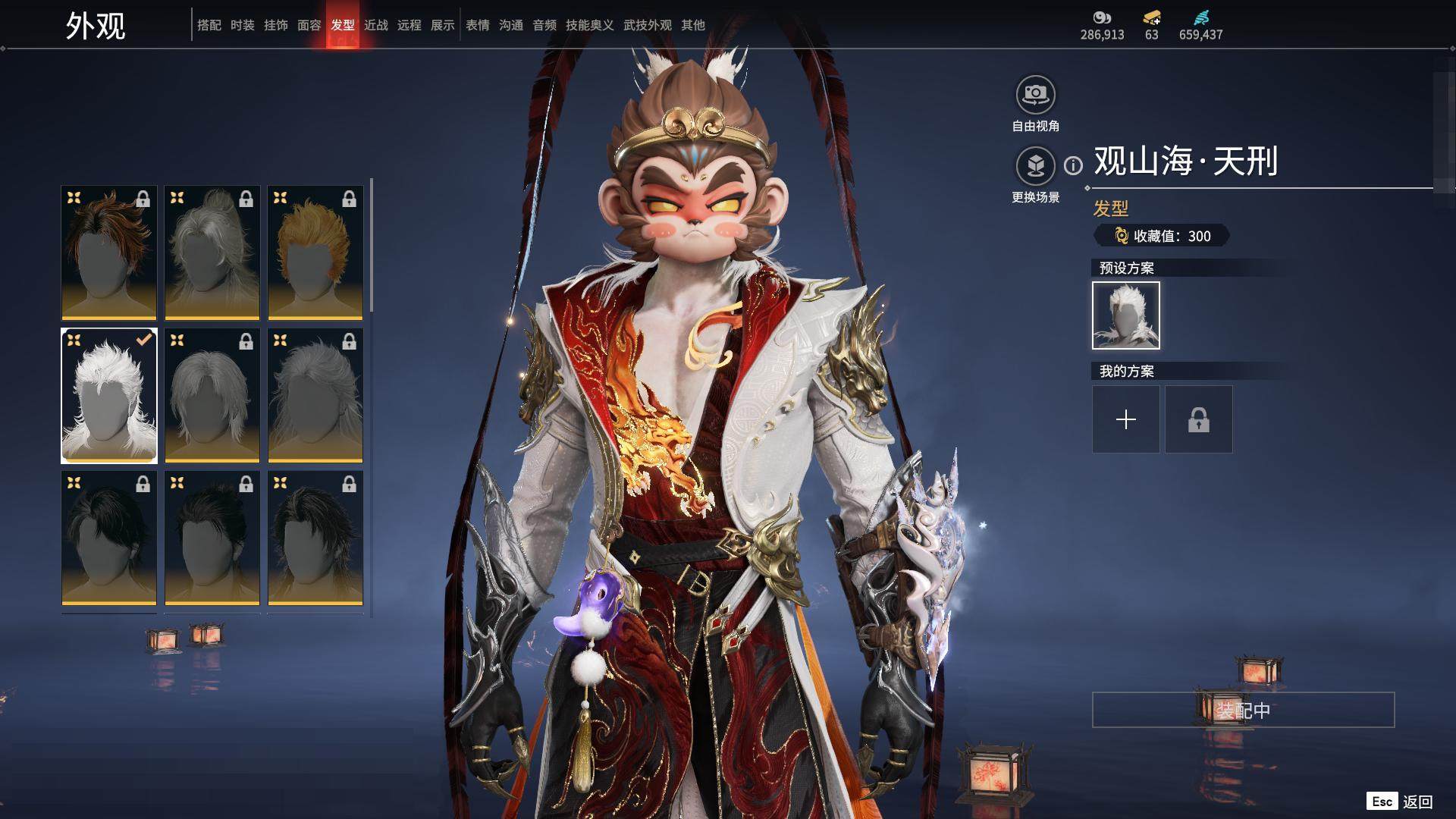The width and height of the screenshot is (1456, 819).
Task: Select the locked orange spiky hairstyle
Action: click(x=315, y=253)
